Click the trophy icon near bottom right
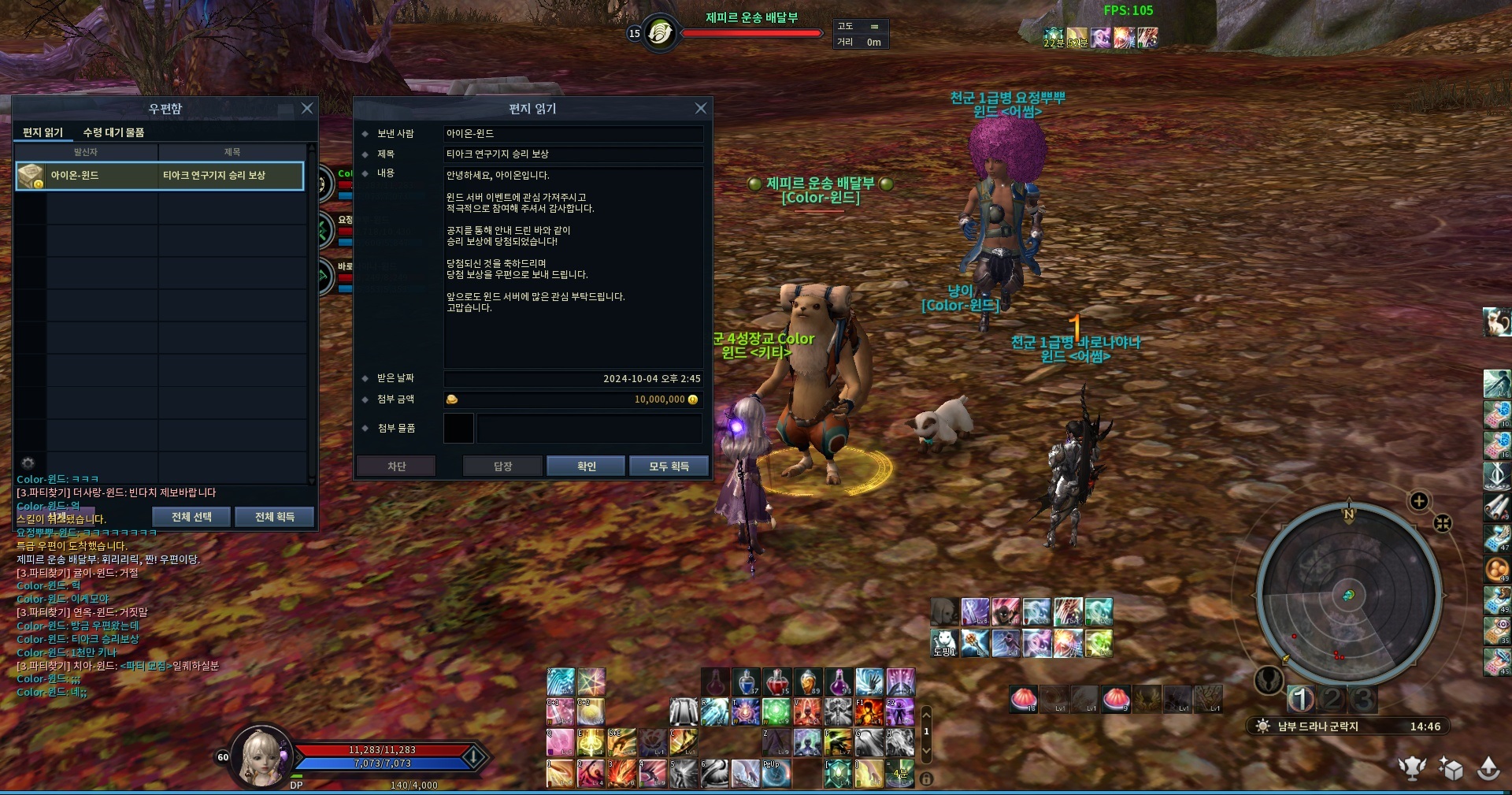Screen dimensions: 1512x795 click(1412, 768)
